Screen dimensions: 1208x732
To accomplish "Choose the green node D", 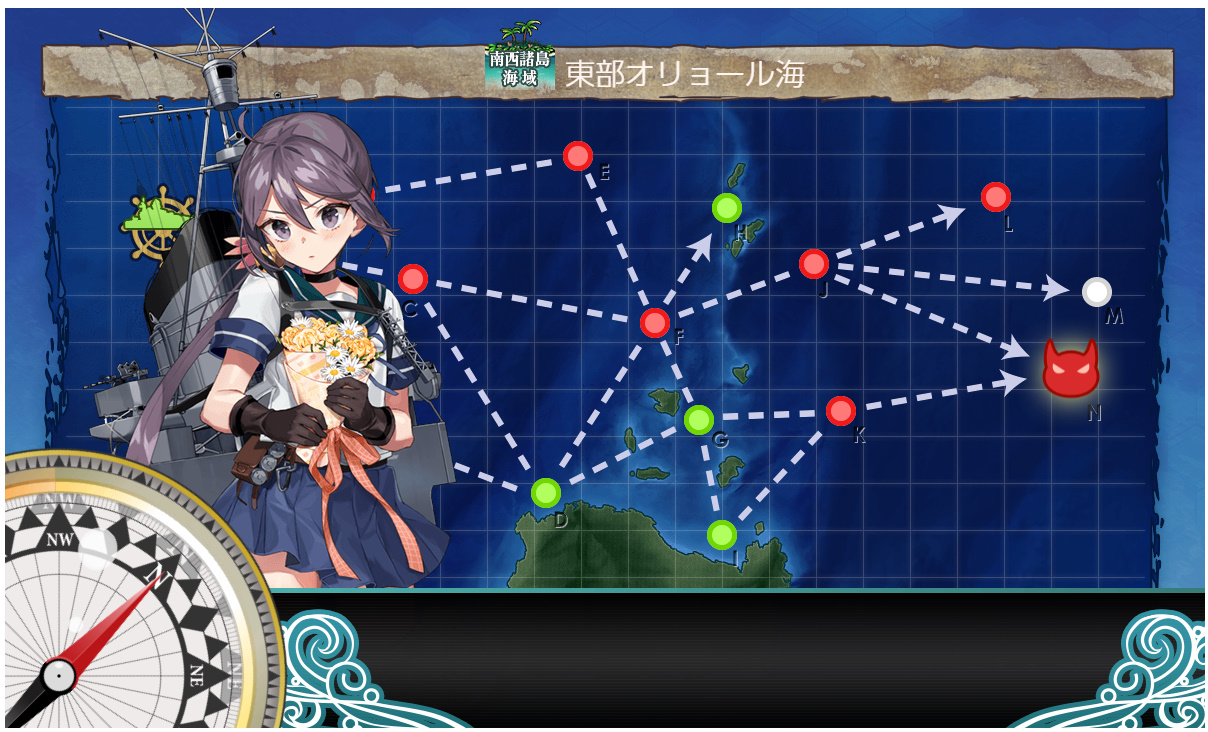I will [x=545, y=492].
